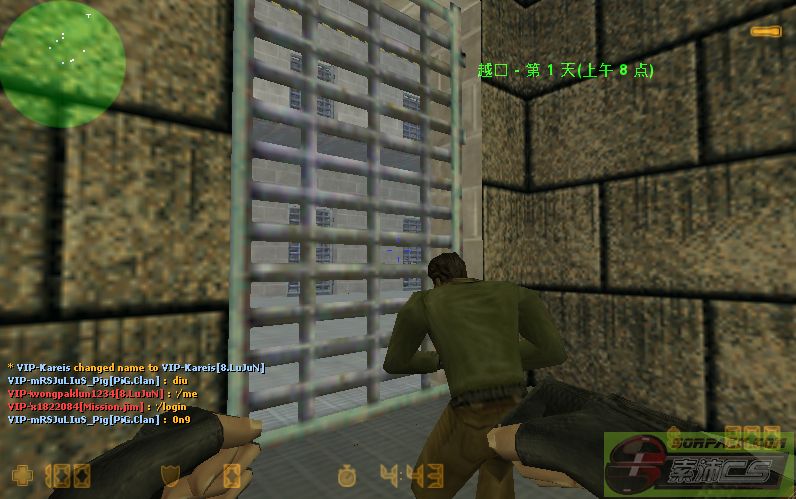Screen dimensions: 796x499
Task: Select the health cross icon
Action: pyautogui.click(x=20, y=475)
